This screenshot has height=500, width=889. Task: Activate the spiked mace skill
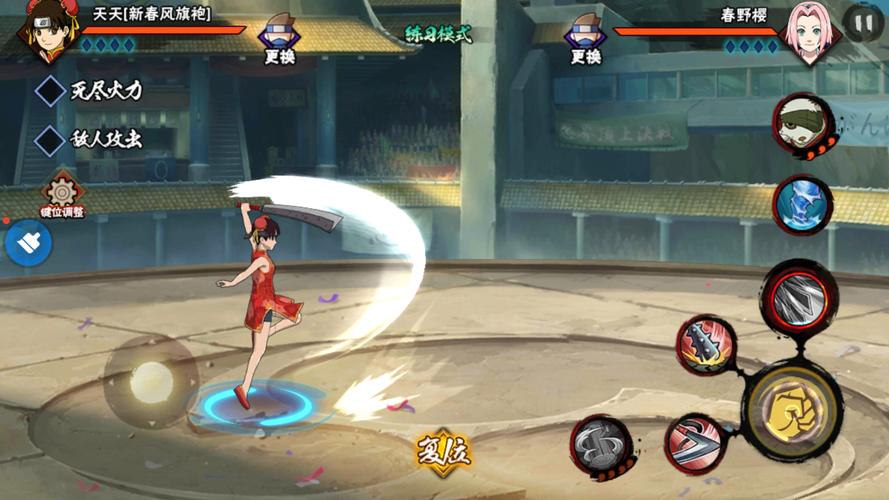coord(706,345)
